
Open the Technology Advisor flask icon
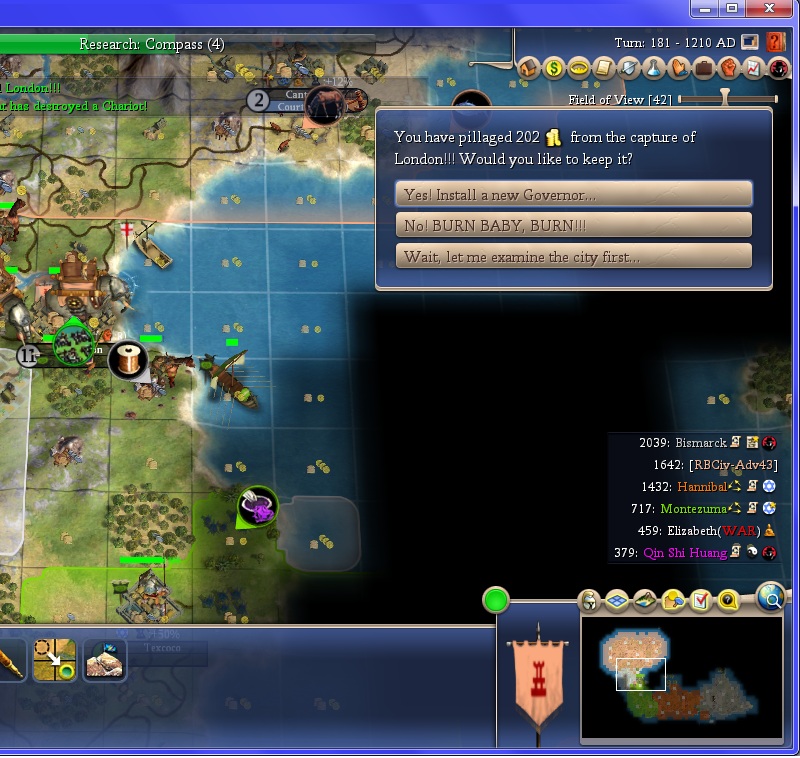click(654, 68)
